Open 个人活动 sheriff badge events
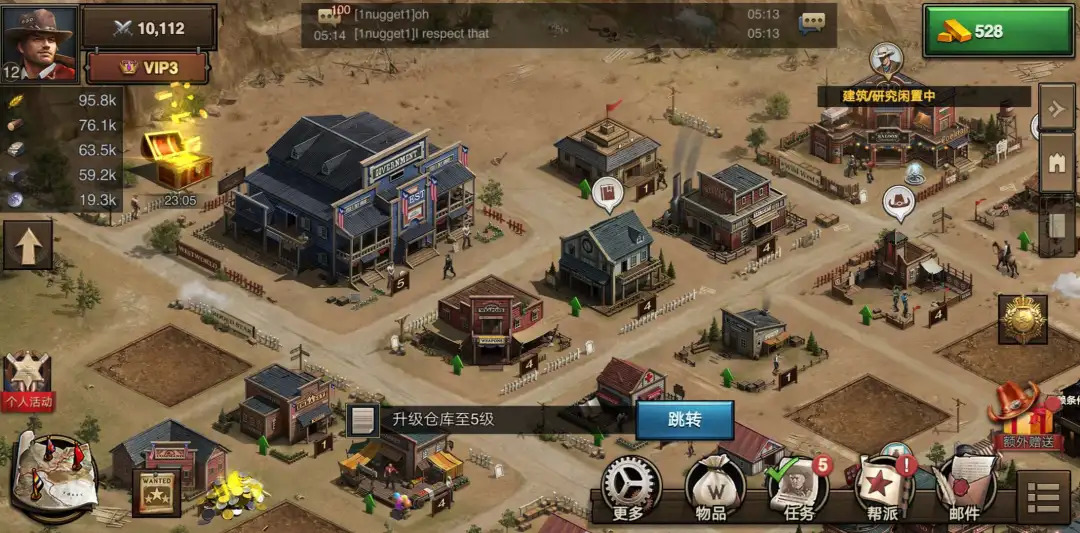Image resolution: width=1080 pixels, height=533 pixels. pos(27,381)
